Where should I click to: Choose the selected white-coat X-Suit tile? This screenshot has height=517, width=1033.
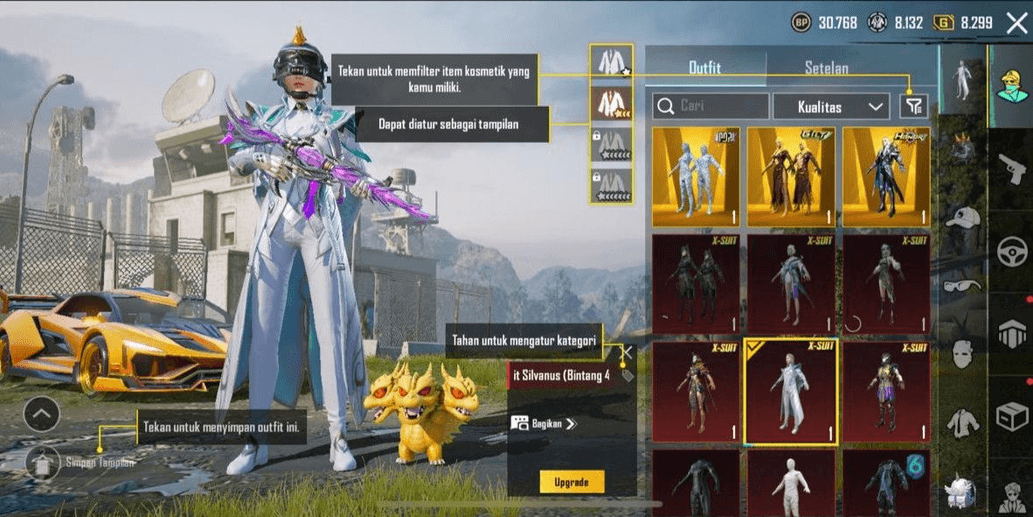[x=791, y=392]
